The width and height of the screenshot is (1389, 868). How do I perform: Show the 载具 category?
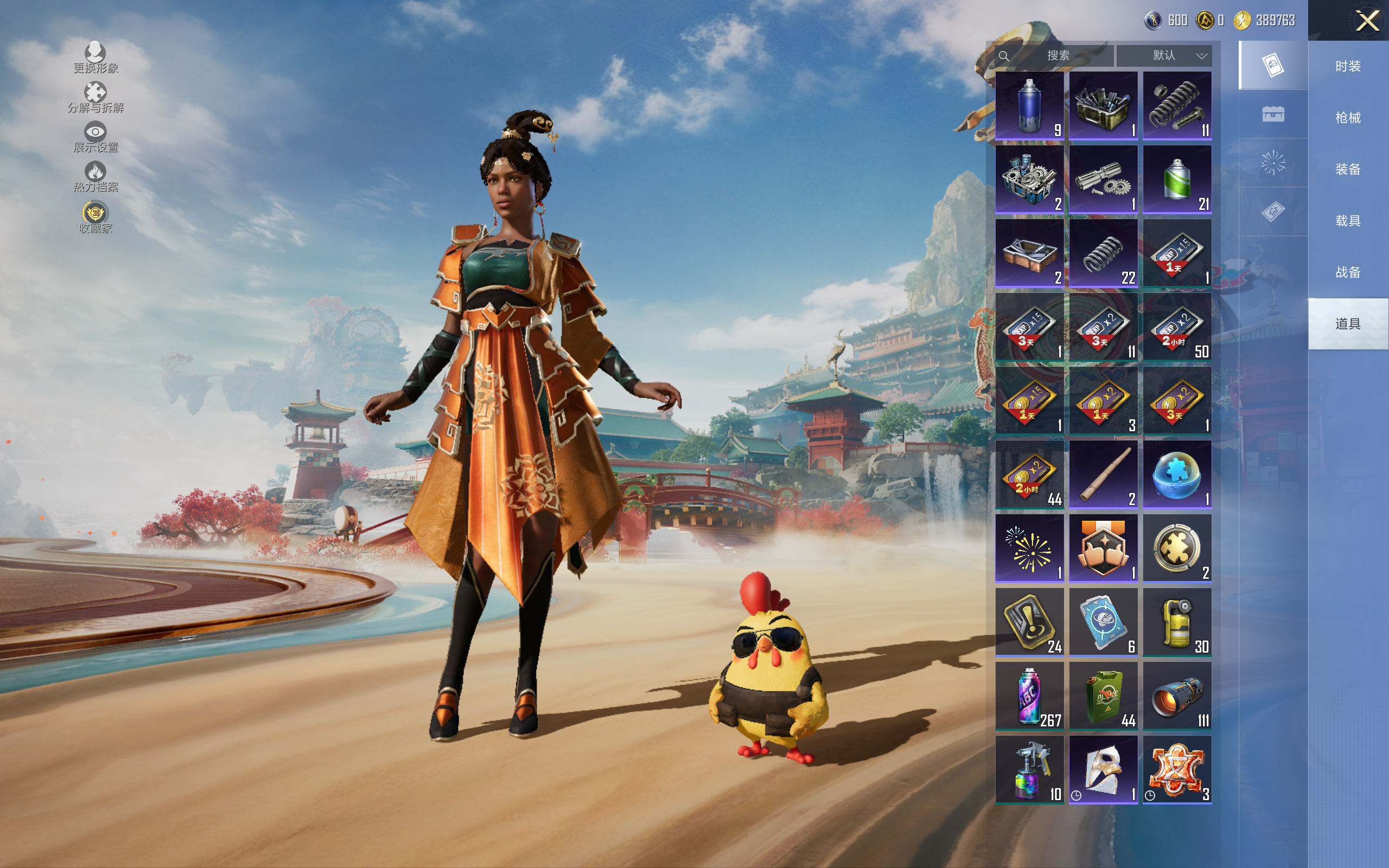coord(1347,221)
